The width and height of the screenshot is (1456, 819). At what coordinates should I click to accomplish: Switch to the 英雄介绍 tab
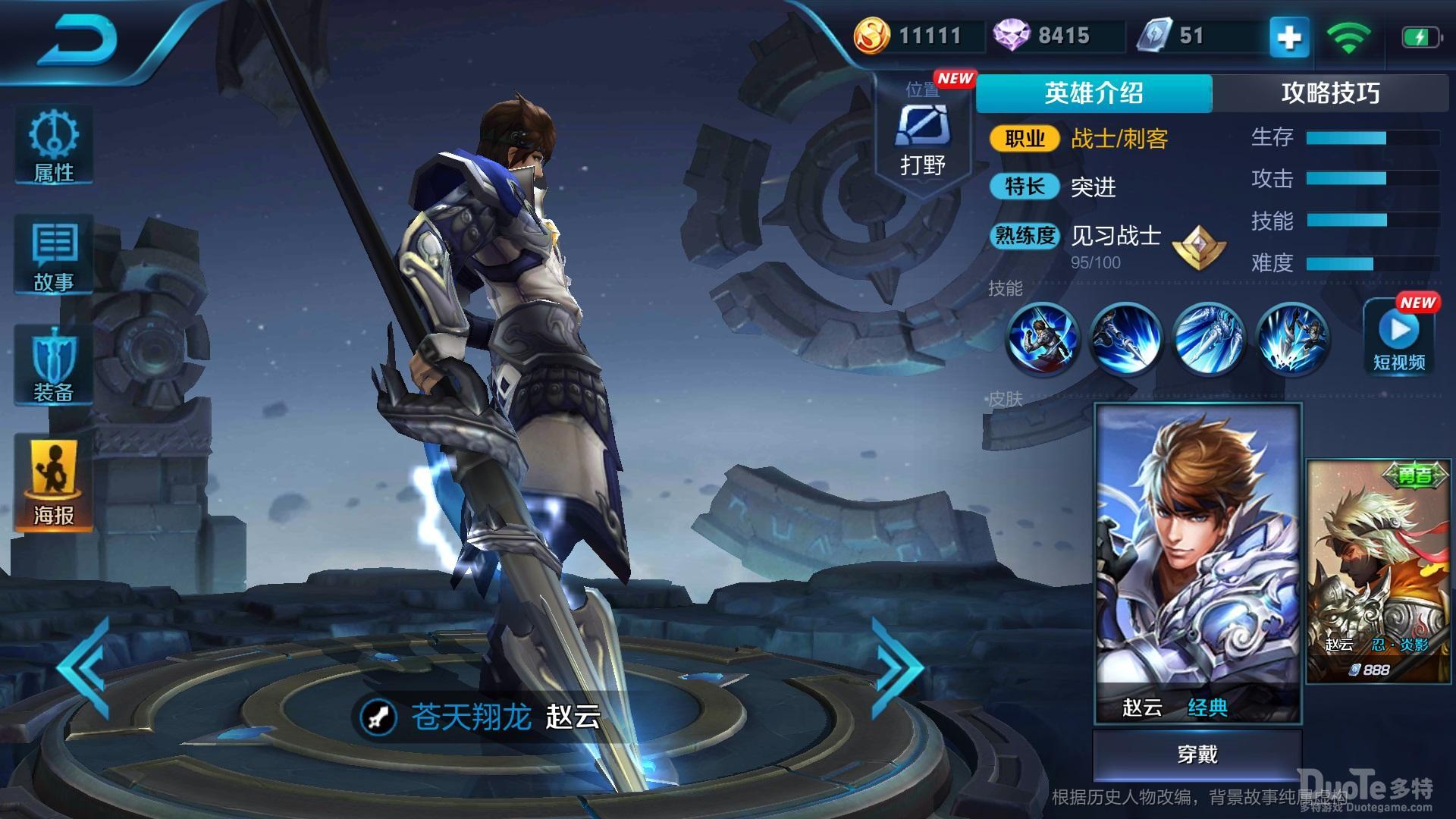pos(1094,93)
